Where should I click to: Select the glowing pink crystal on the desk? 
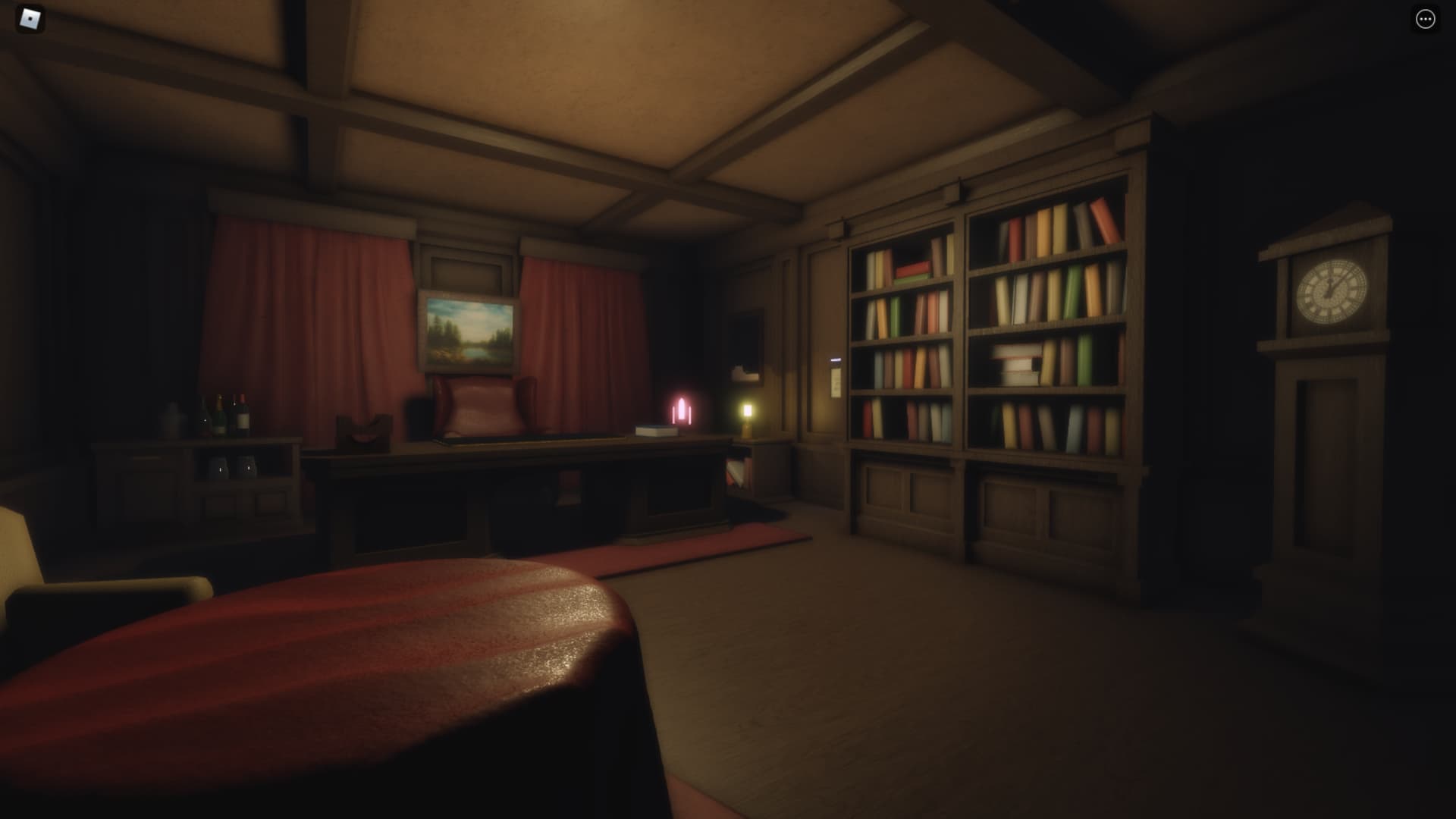click(x=680, y=410)
